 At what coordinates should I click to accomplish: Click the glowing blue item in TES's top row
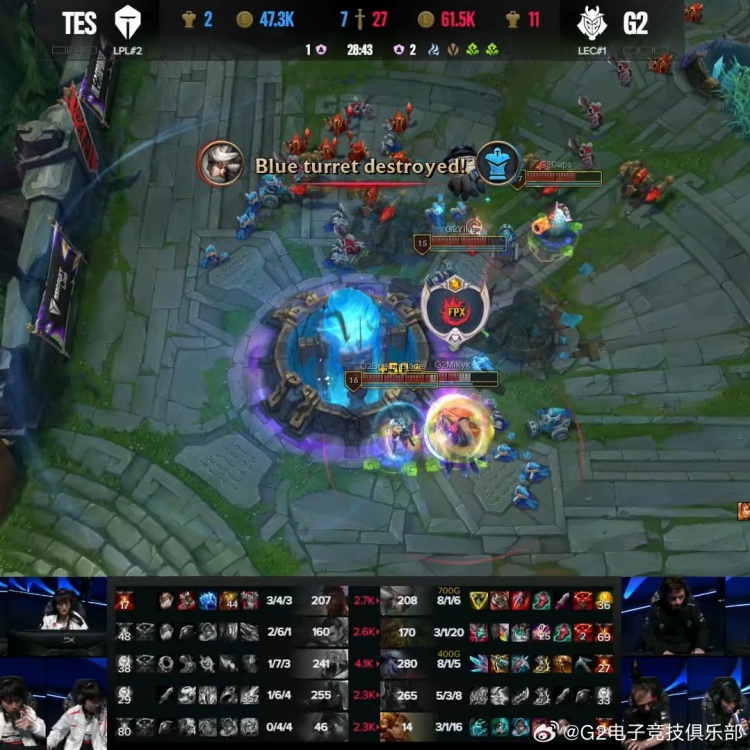pyautogui.click(x=207, y=600)
